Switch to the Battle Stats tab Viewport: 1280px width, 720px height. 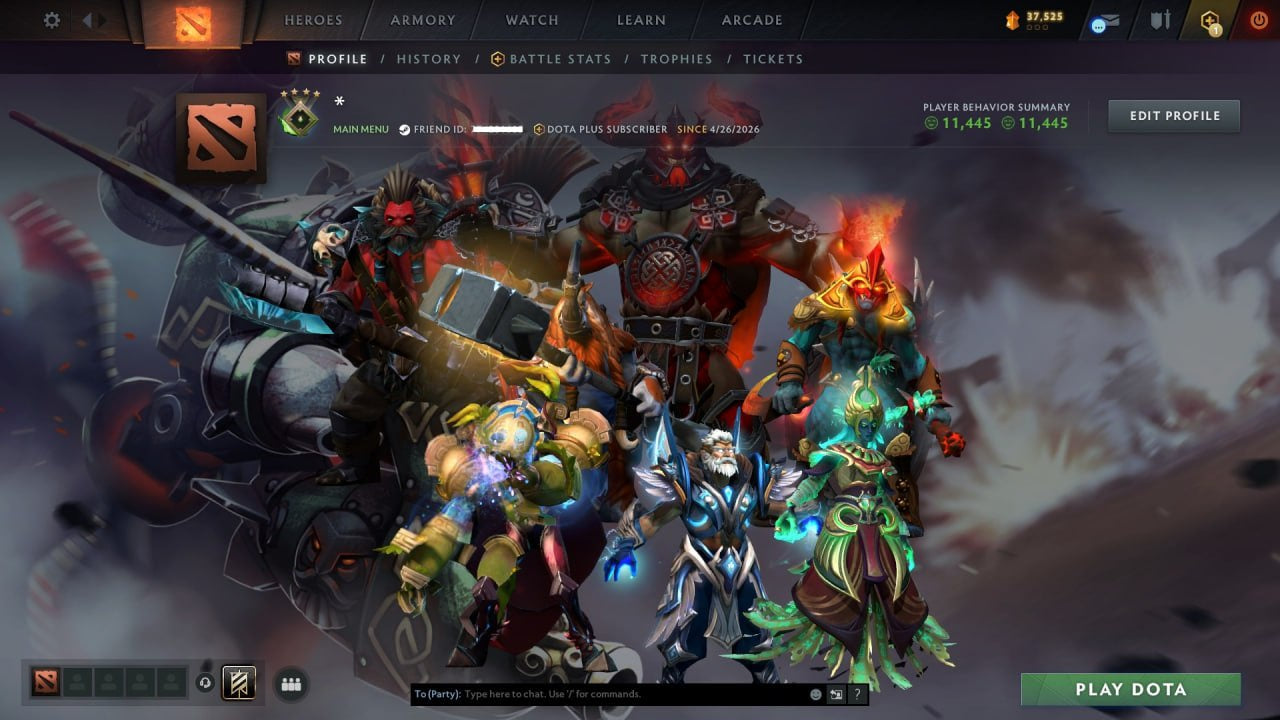point(558,58)
